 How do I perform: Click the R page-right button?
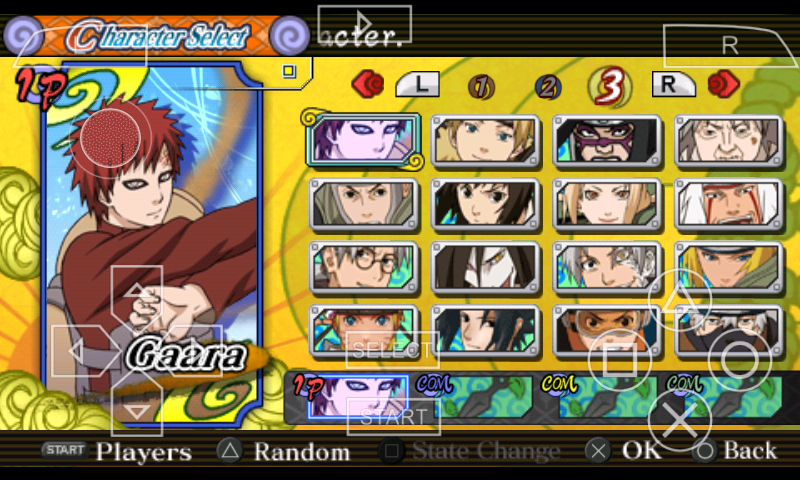(674, 85)
